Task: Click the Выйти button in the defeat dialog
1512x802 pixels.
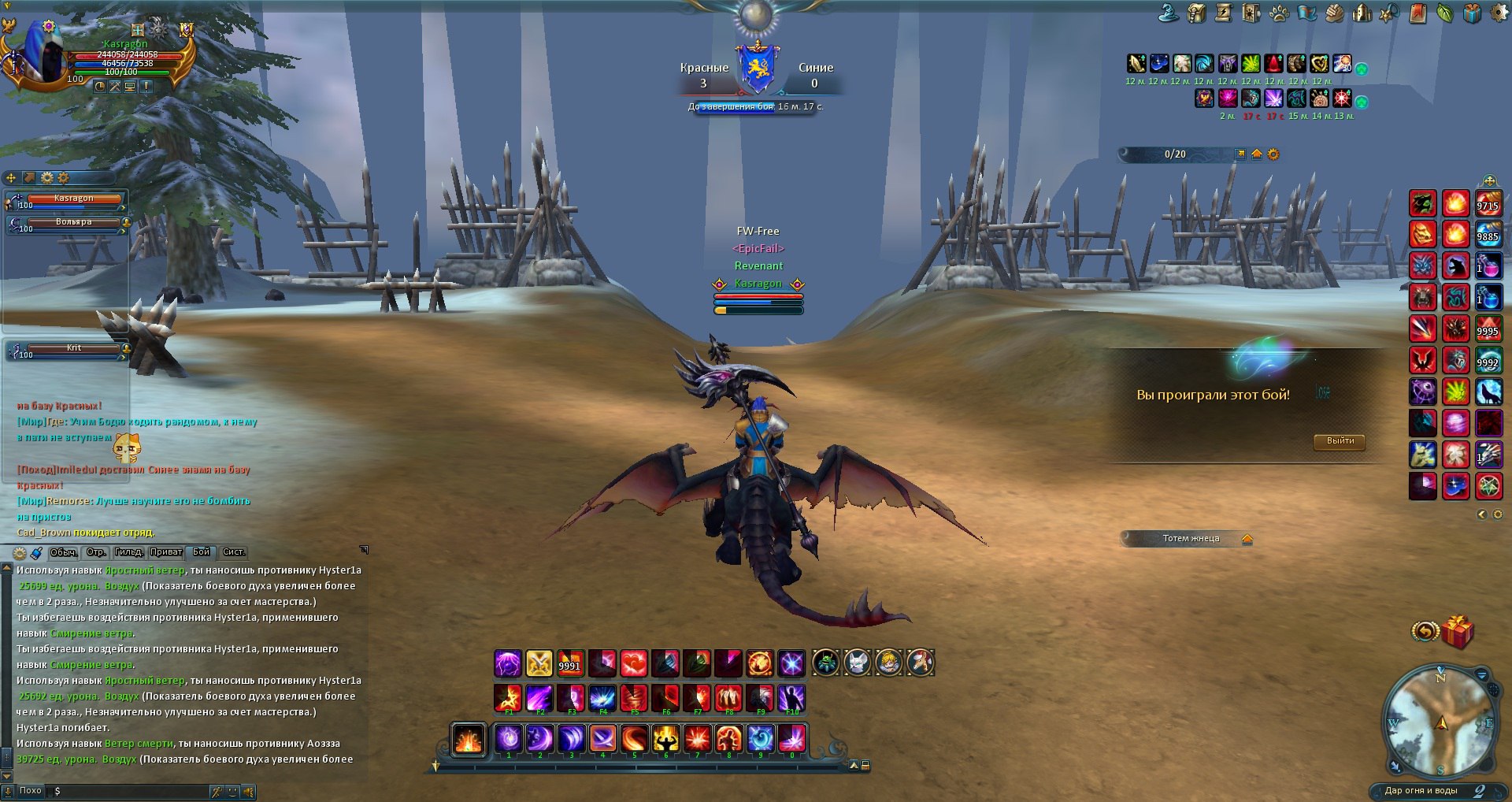Action: (x=1340, y=441)
